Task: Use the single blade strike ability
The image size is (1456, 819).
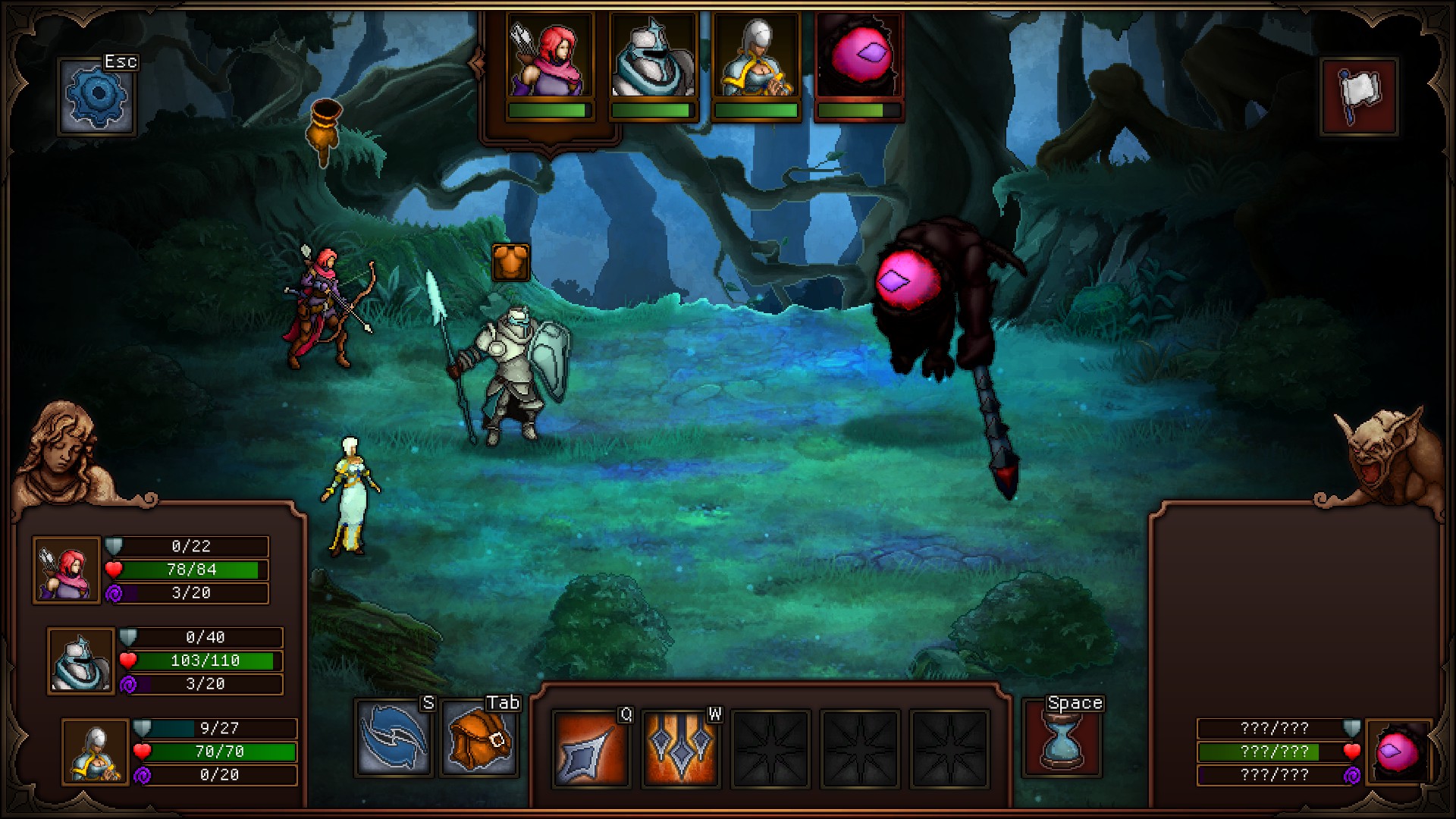Action: (x=591, y=748)
